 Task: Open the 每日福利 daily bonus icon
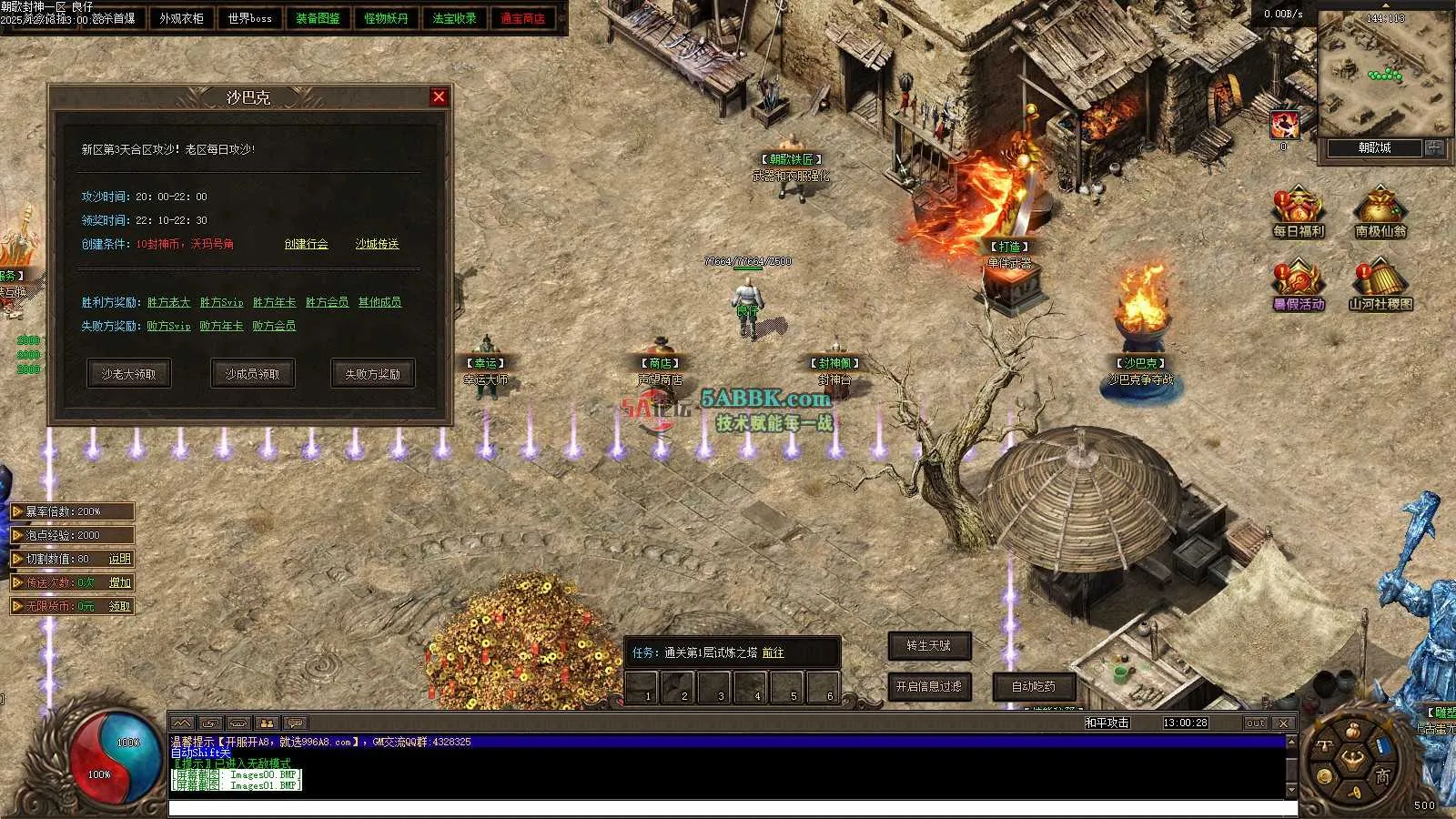(x=1299, y=213)
